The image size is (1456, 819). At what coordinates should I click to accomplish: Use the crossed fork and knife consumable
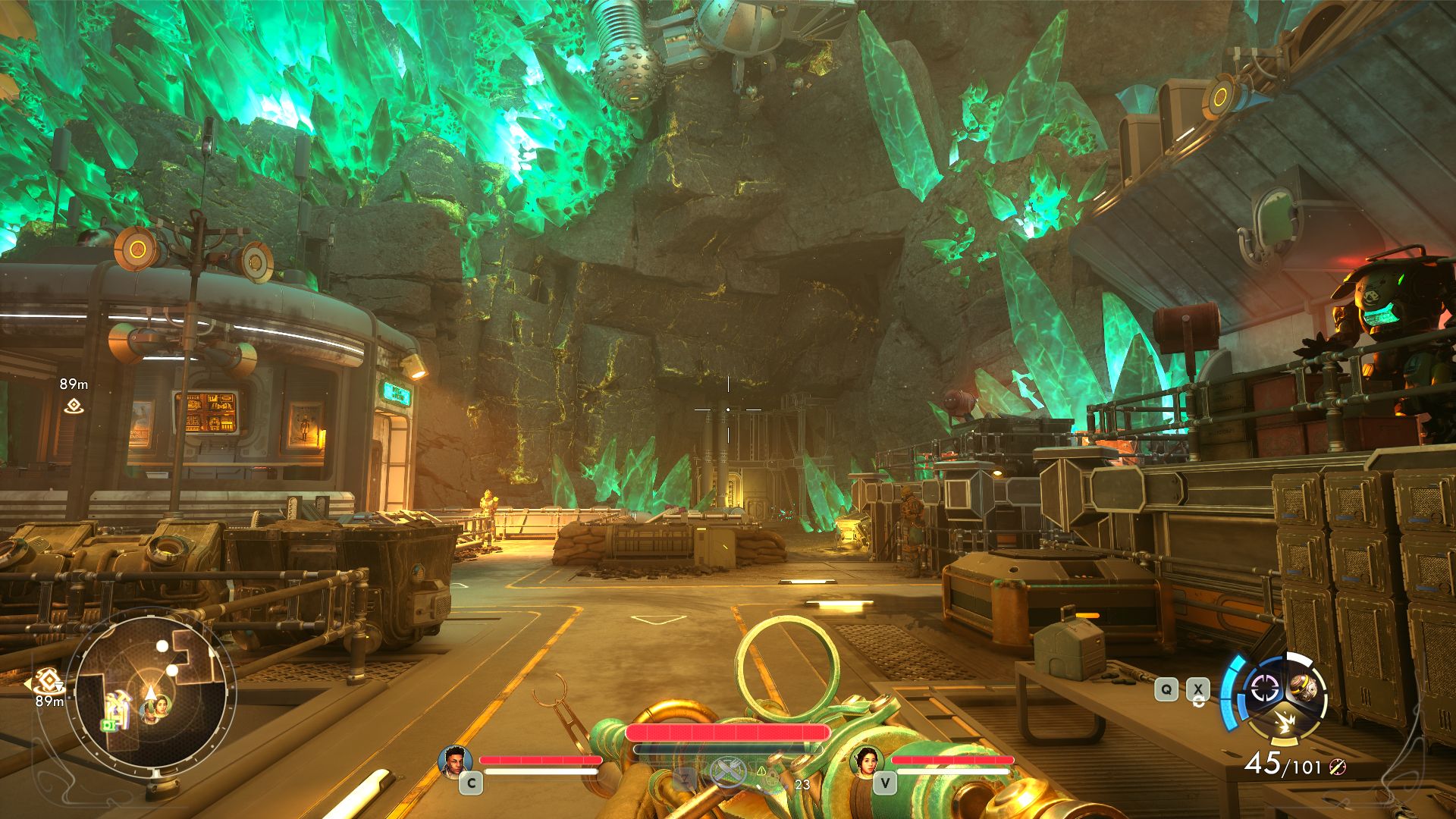pos(726,773)
